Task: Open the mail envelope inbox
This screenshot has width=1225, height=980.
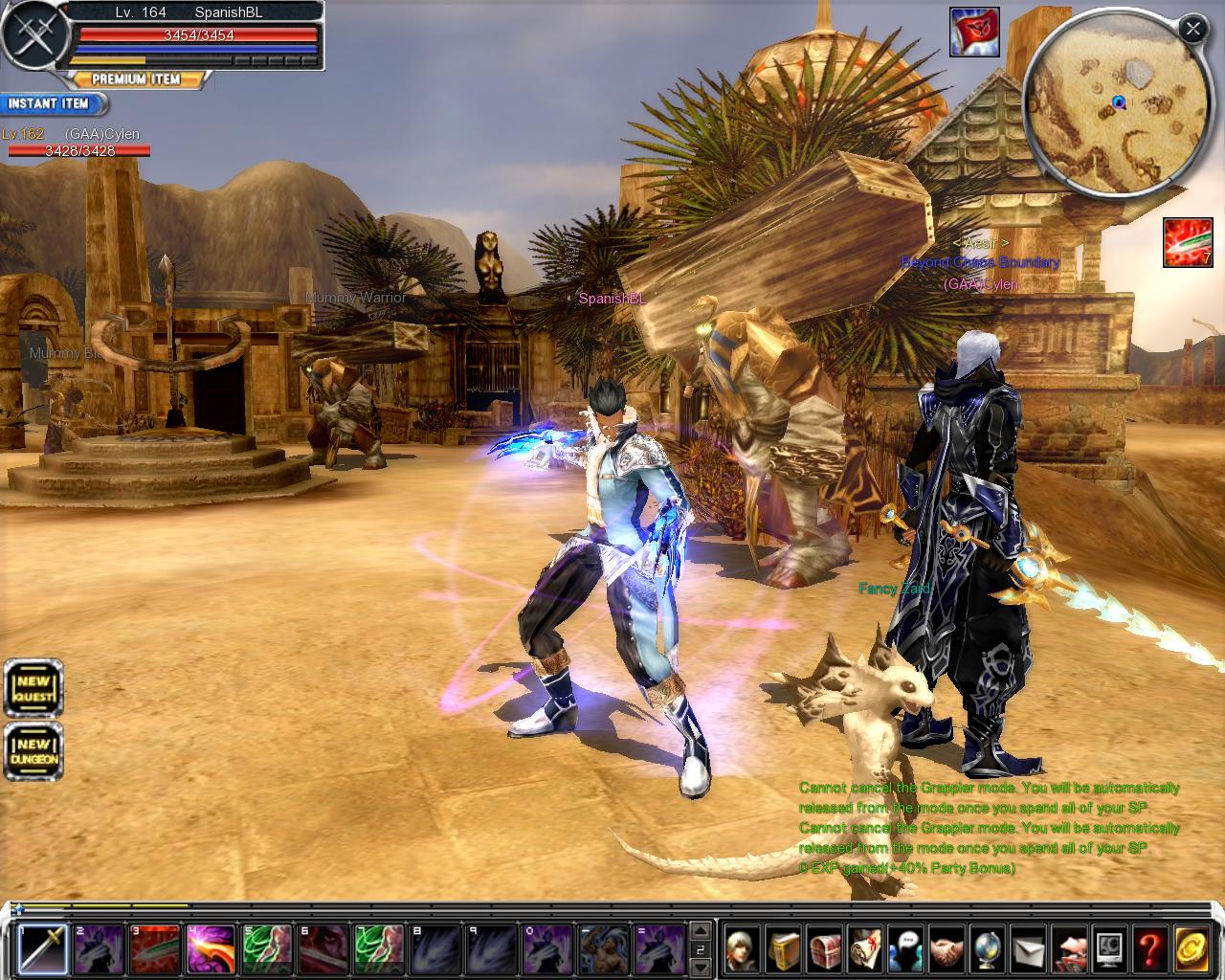Action: [1029, 948]
